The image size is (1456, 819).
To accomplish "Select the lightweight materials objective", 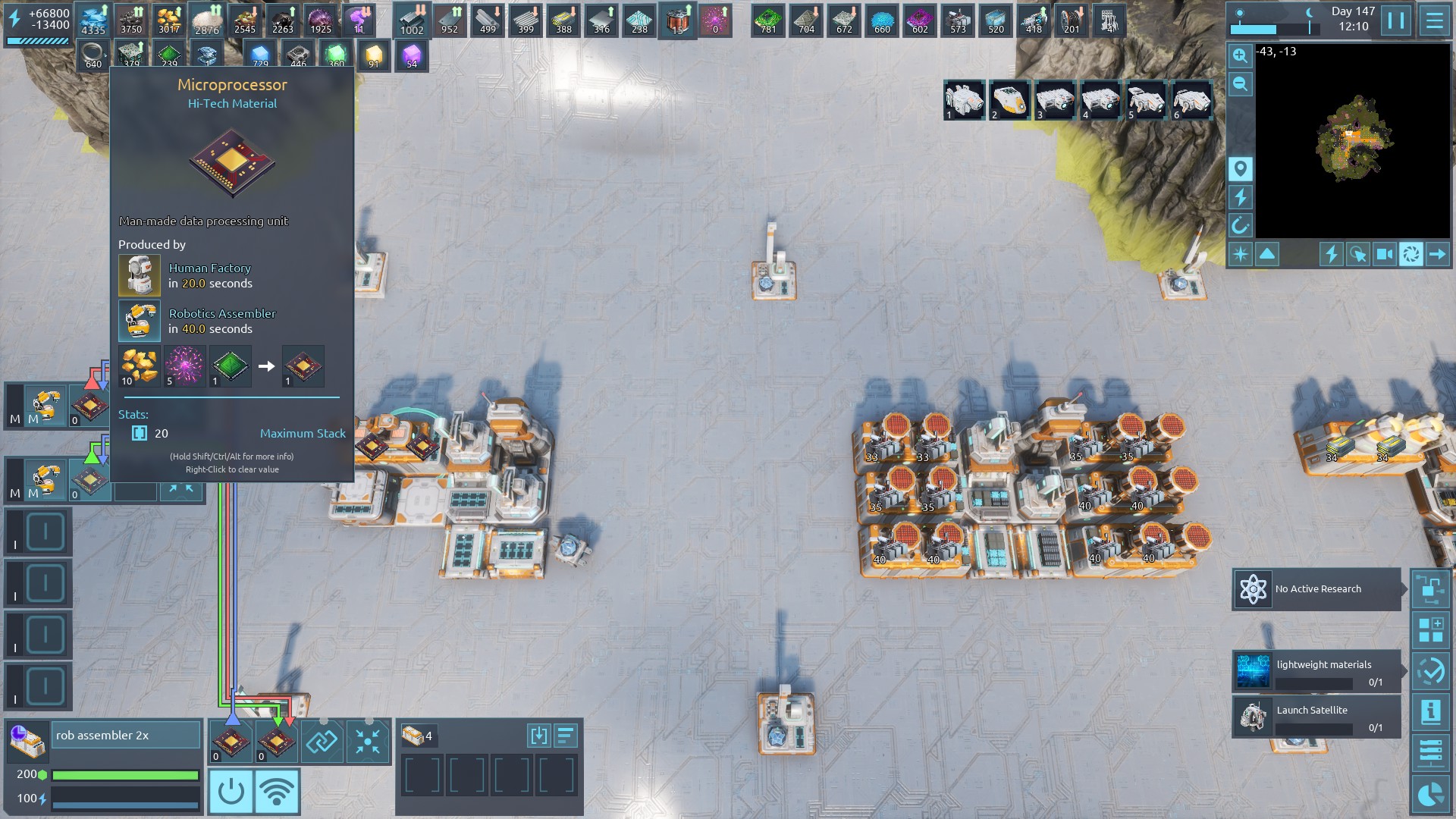I will 1316,672.
